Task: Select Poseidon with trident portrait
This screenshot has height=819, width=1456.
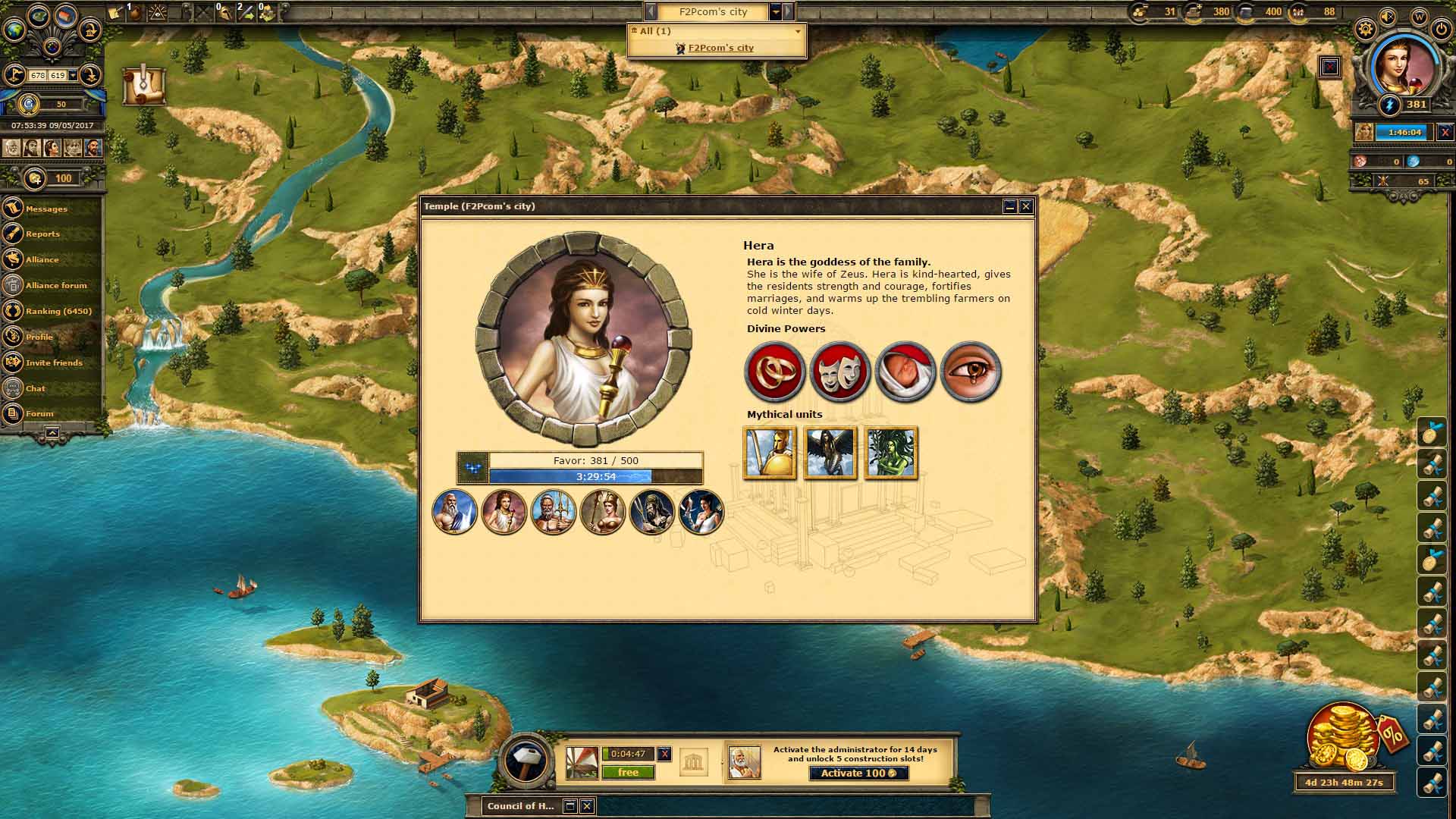Action: (553, 511)
